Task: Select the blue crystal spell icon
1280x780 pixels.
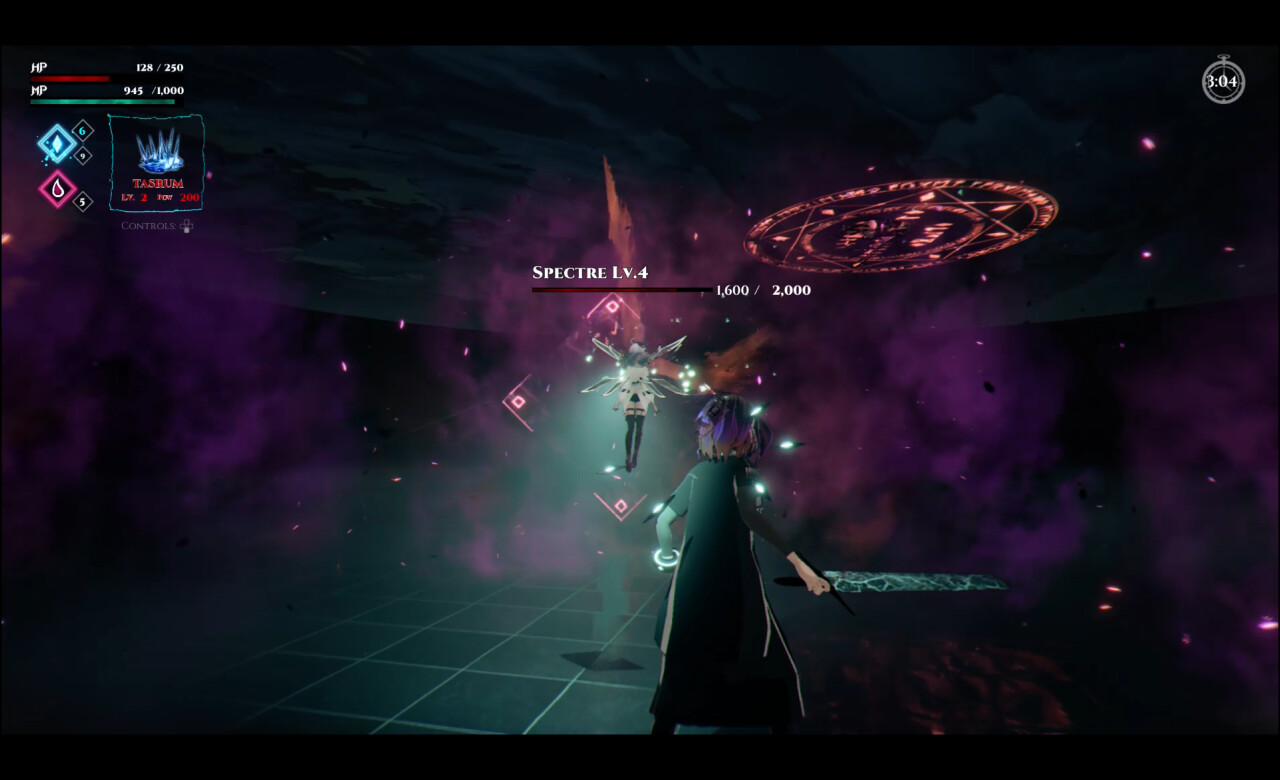Action: [57, 144]
